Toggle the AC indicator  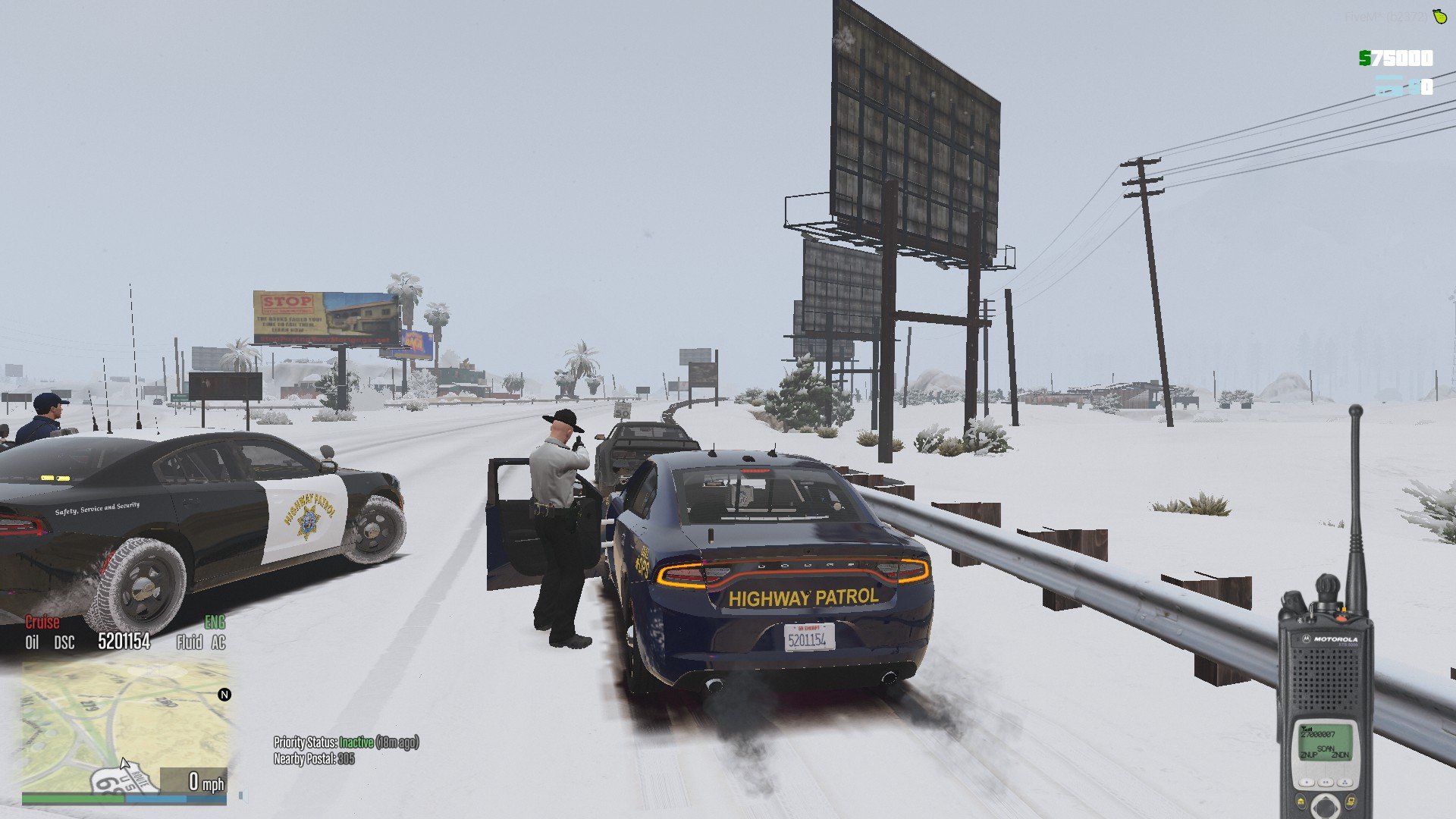coord(218,643)
